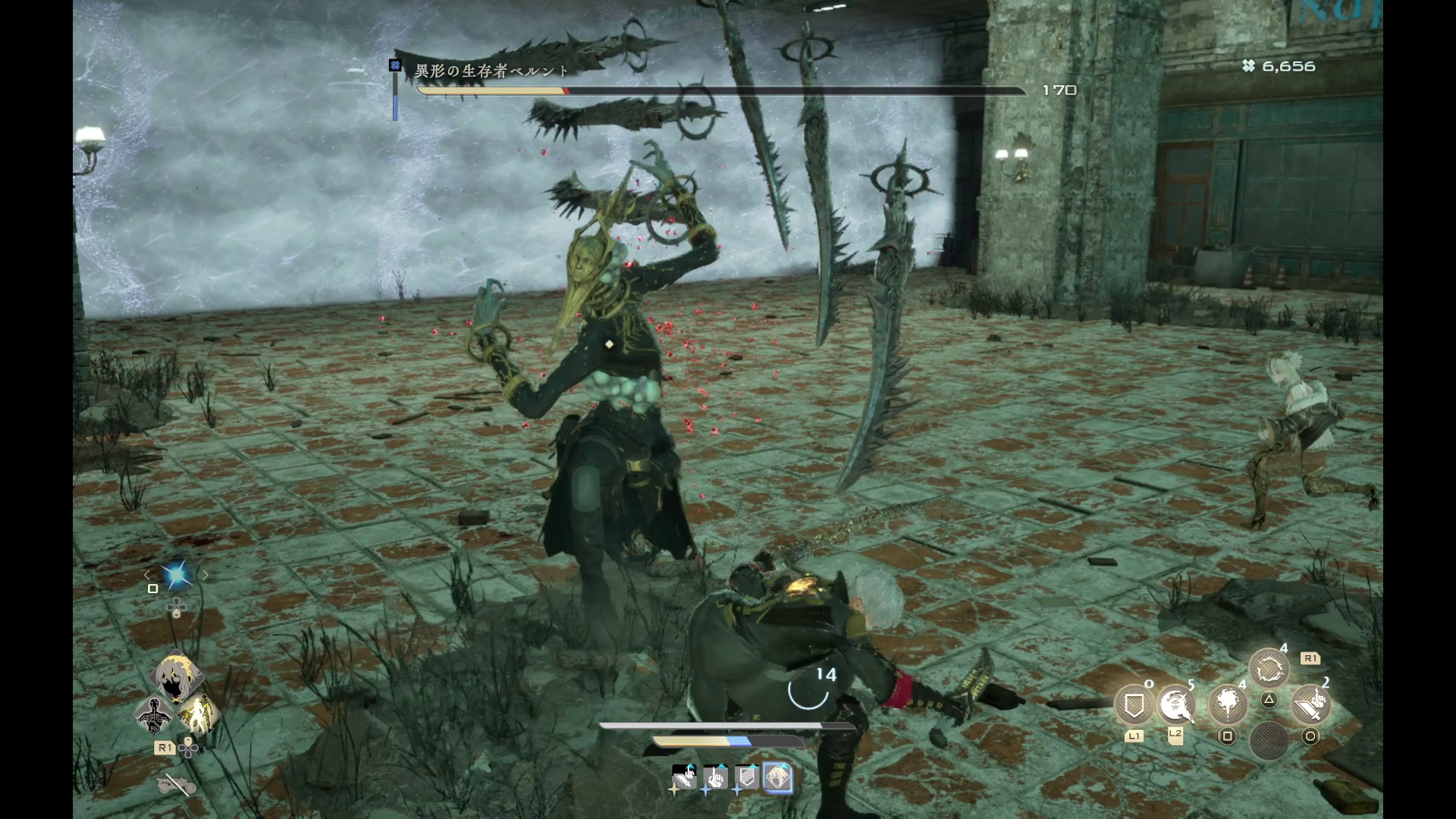Choose the white-haired character portrait
Viewport: 1456px width, 819px height.
tap(176, 677)
